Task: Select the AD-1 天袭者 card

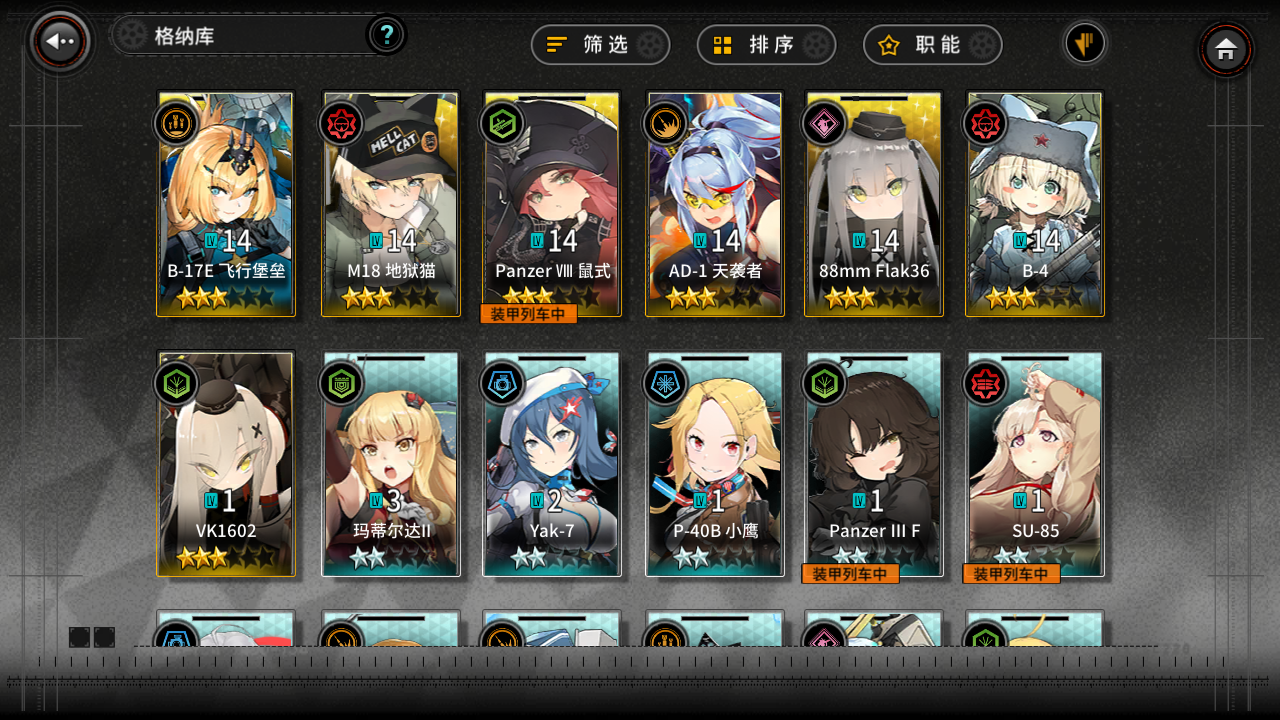Action: point(714,203)
